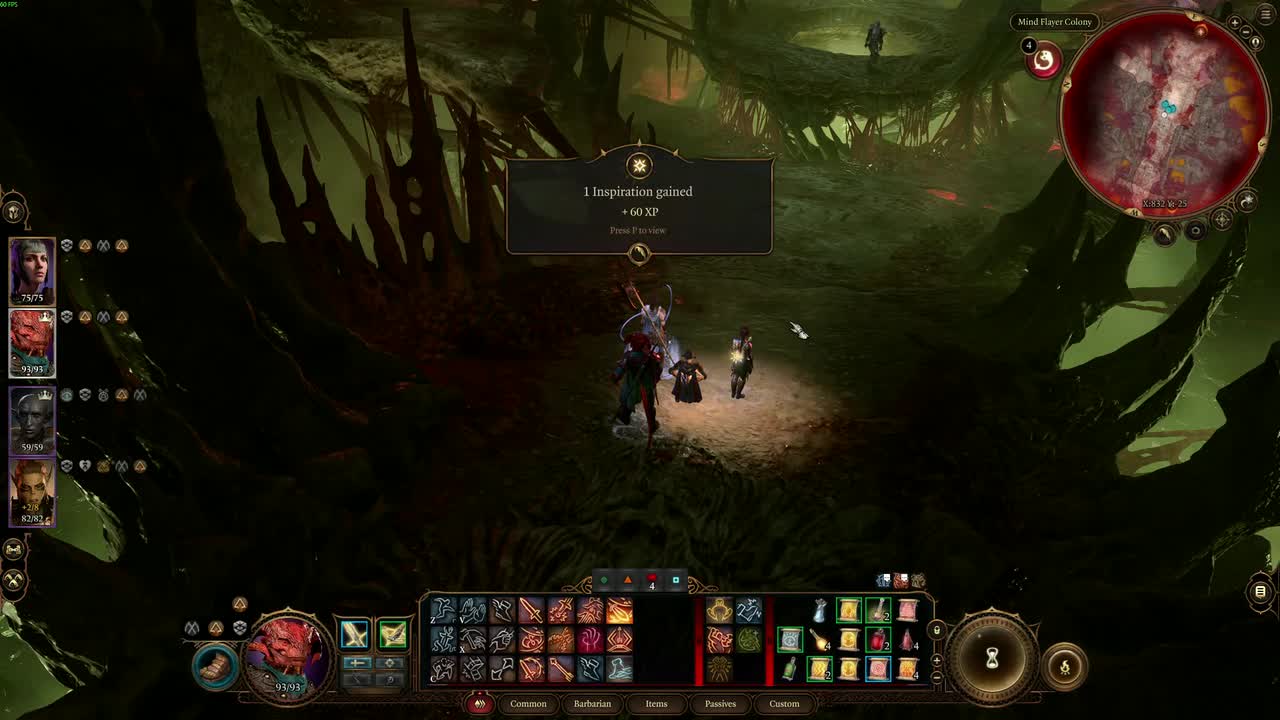Open the Barbarian hotbar tab

pyautogui.click(x=592, y=704)
